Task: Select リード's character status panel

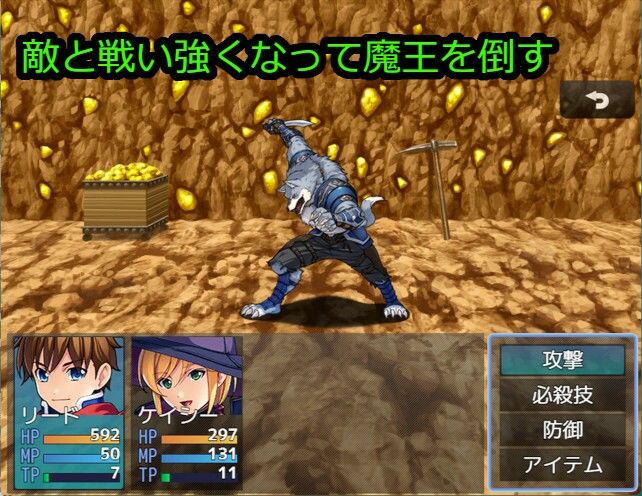Action: coord(69,410)
